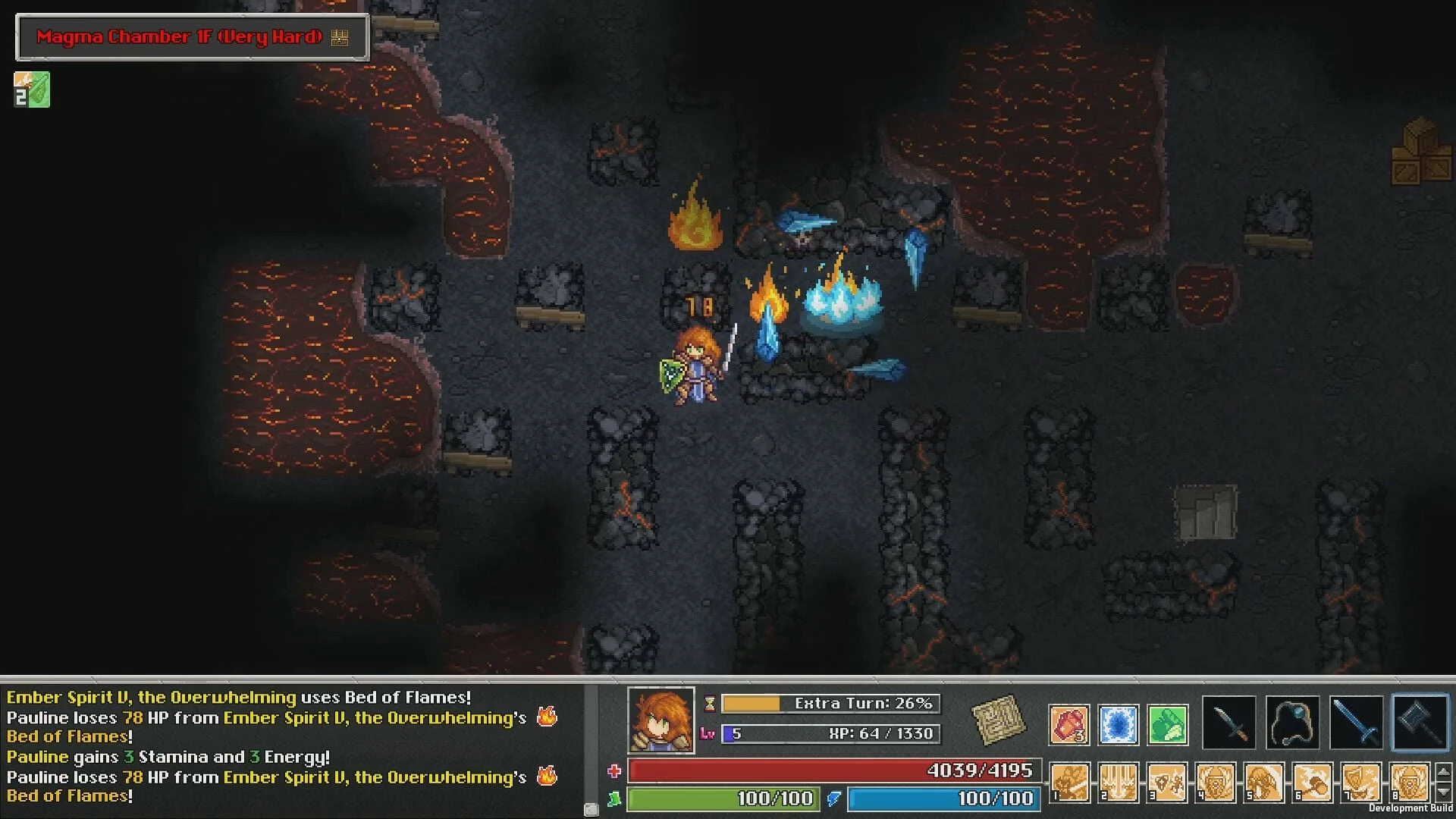Click Pauline's character portrait

pyautogui.click(x=661, y=720)
